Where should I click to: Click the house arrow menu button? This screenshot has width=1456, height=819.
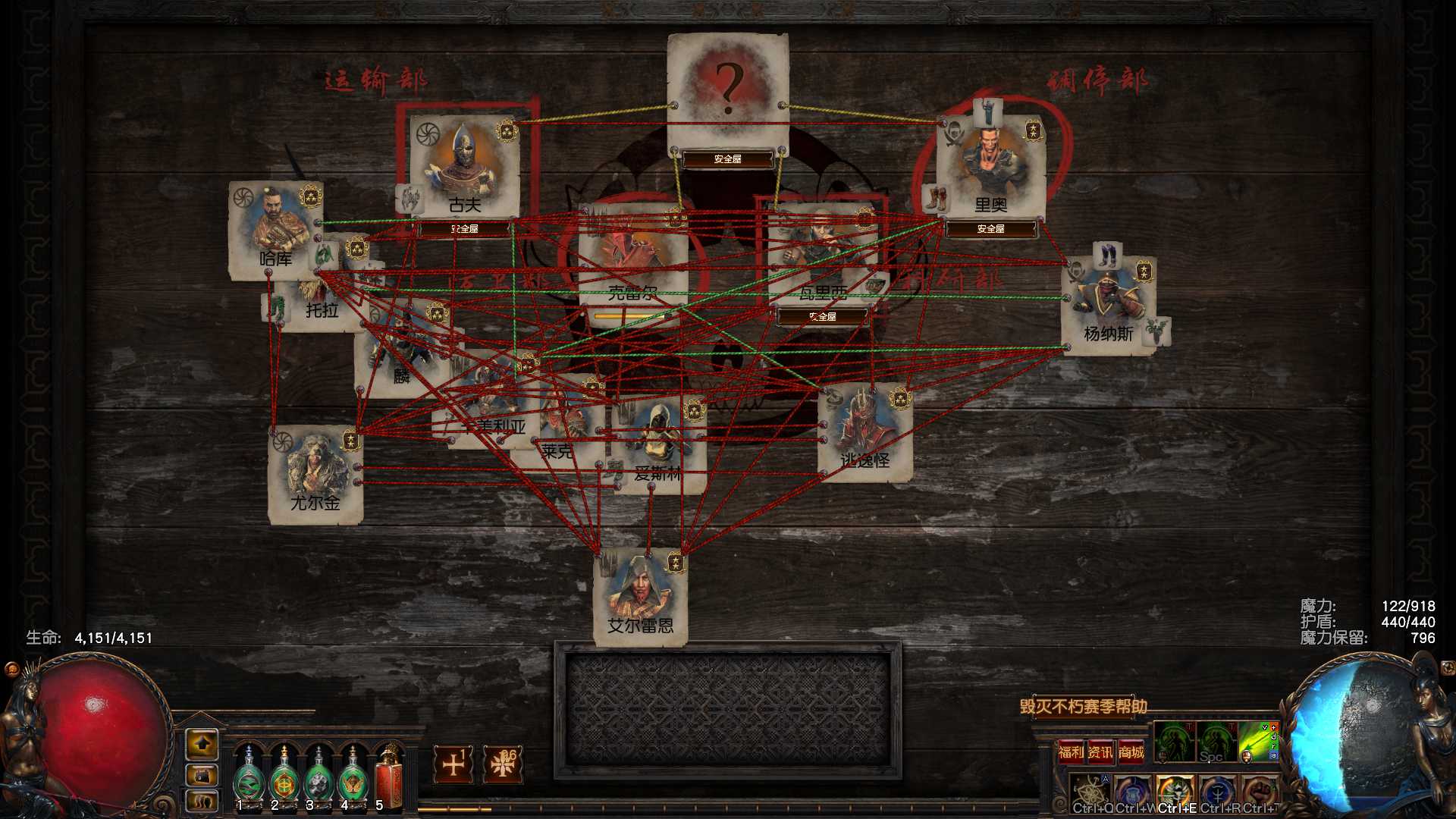[202, 745]
